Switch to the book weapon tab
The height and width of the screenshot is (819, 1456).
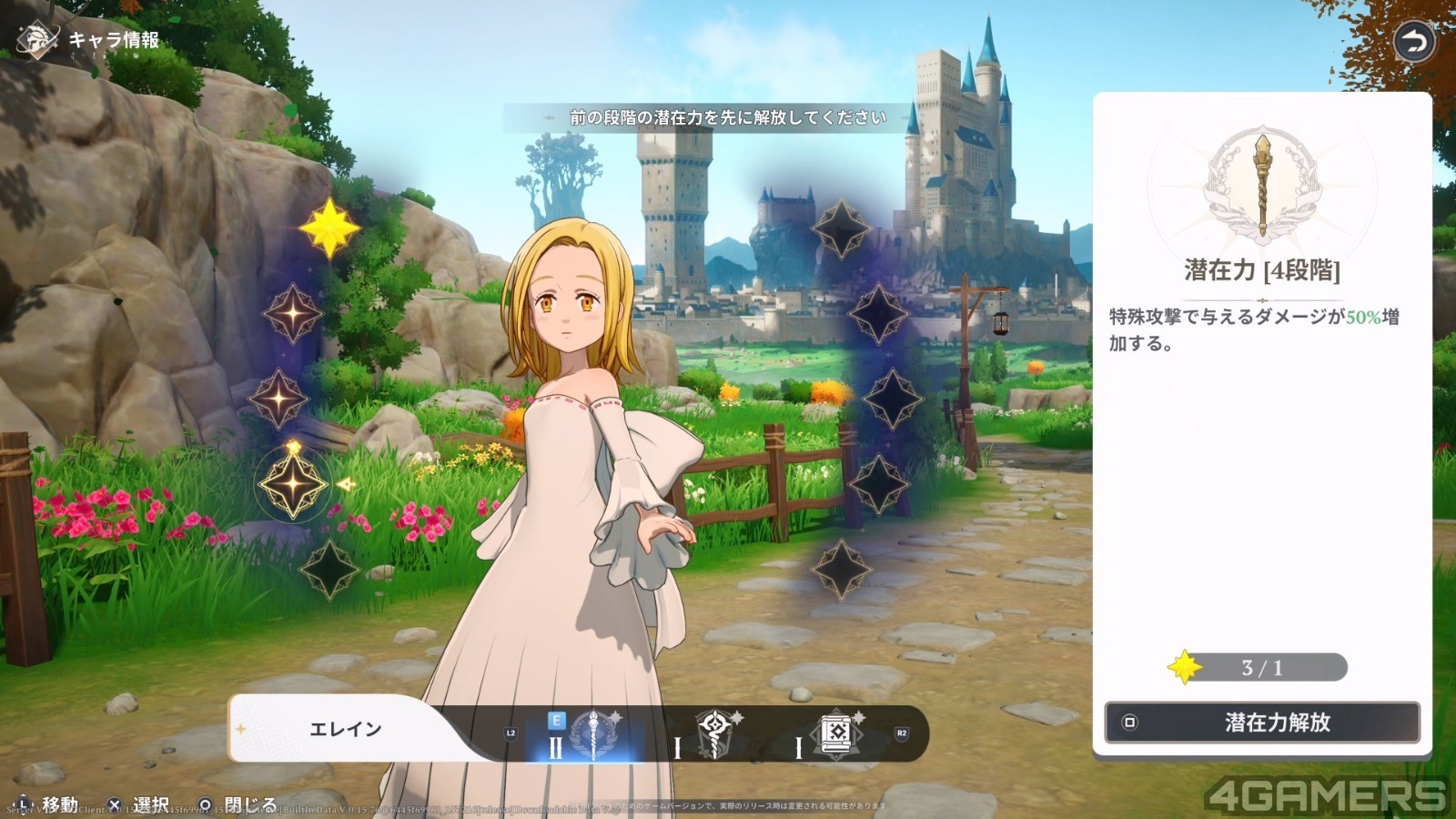[x=836, y=733]
